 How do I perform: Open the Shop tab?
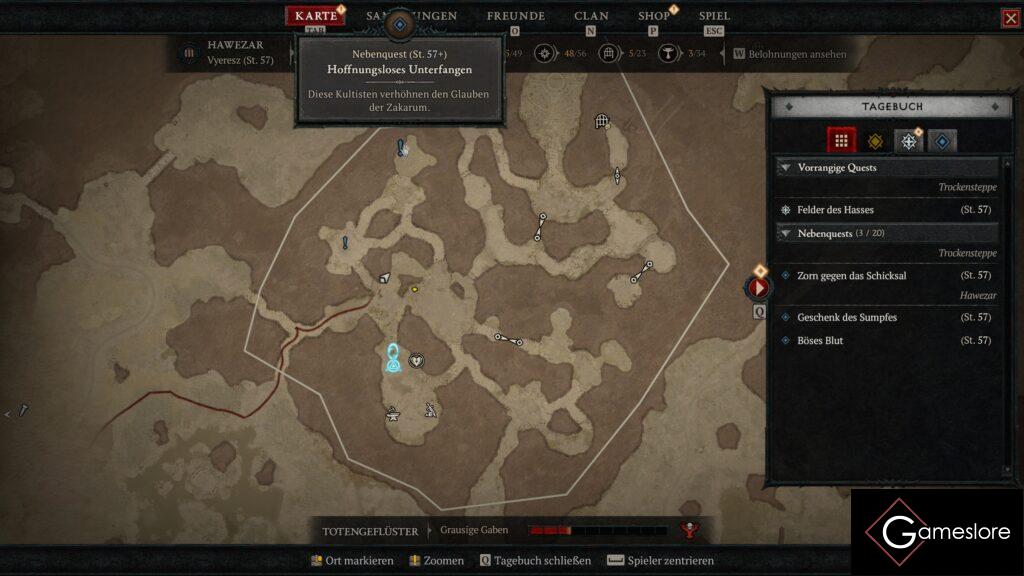654,16
